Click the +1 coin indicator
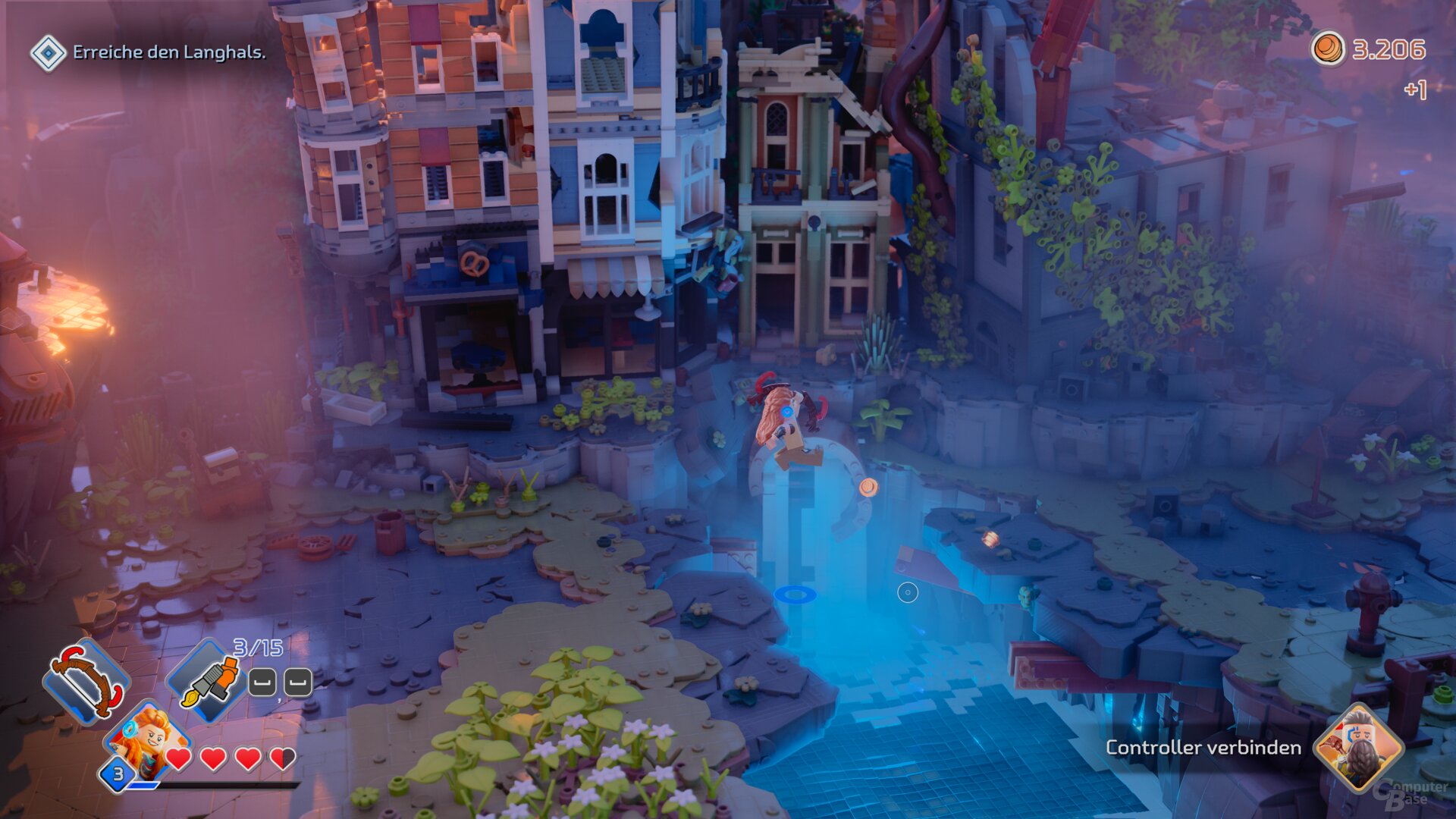 tap(1417, 89)
